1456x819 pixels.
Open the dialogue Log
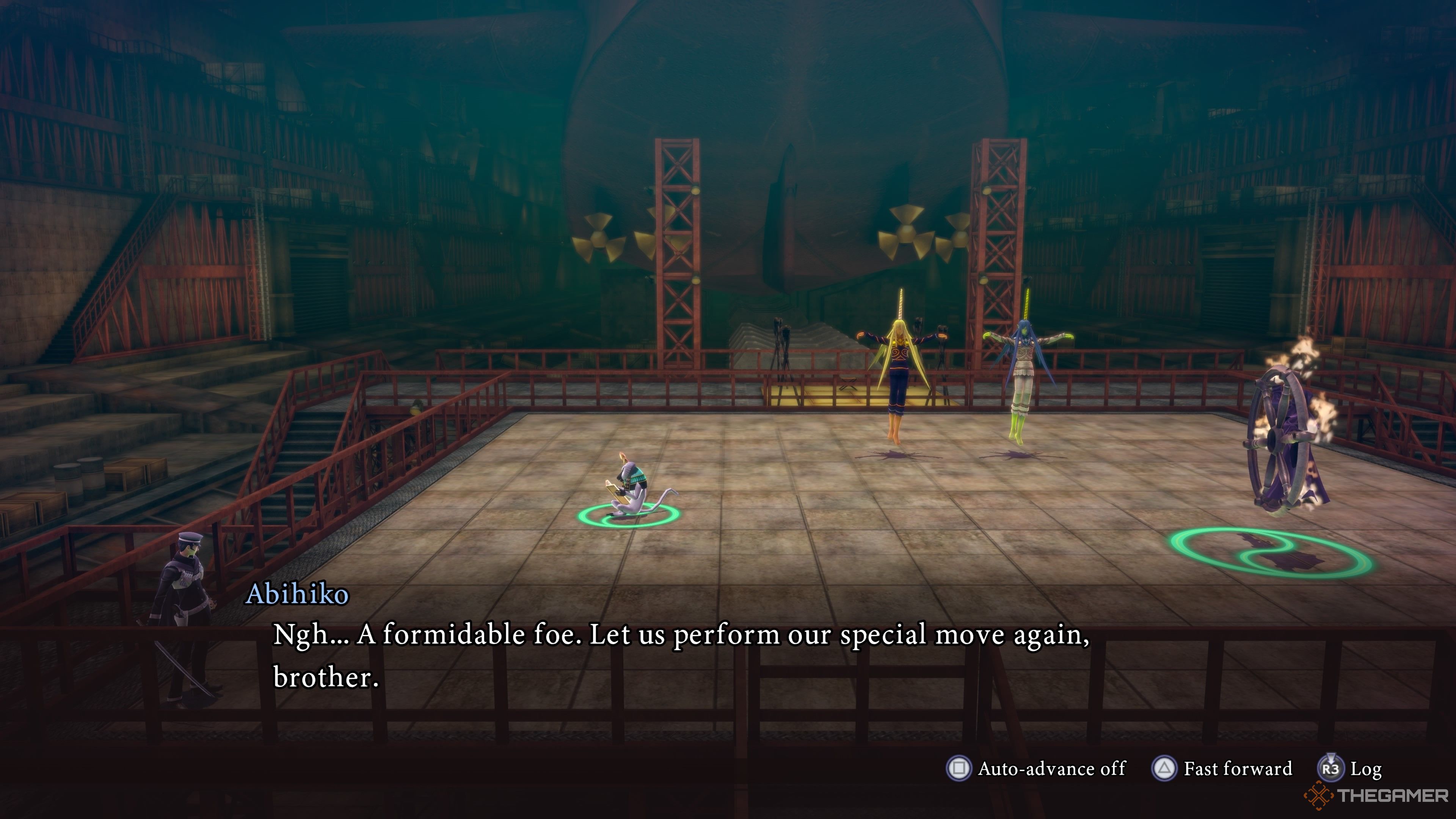click(1350, 769)
